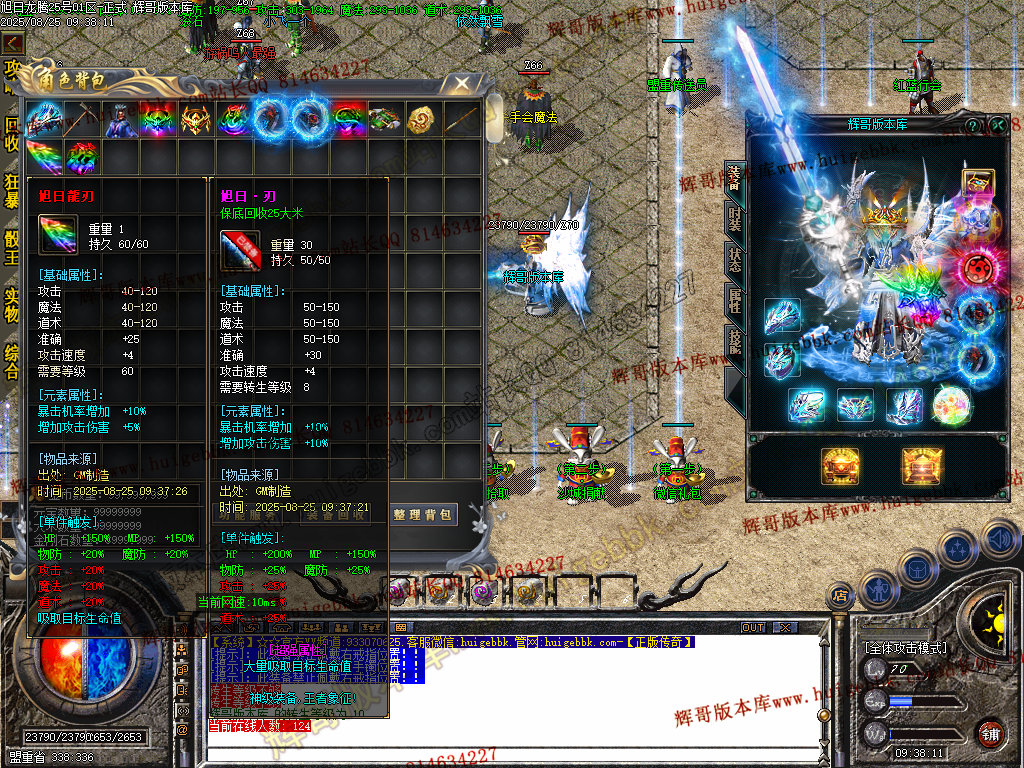Open the character panel help button
This screenshot has height=768, width=1024.
coord(972,125)
